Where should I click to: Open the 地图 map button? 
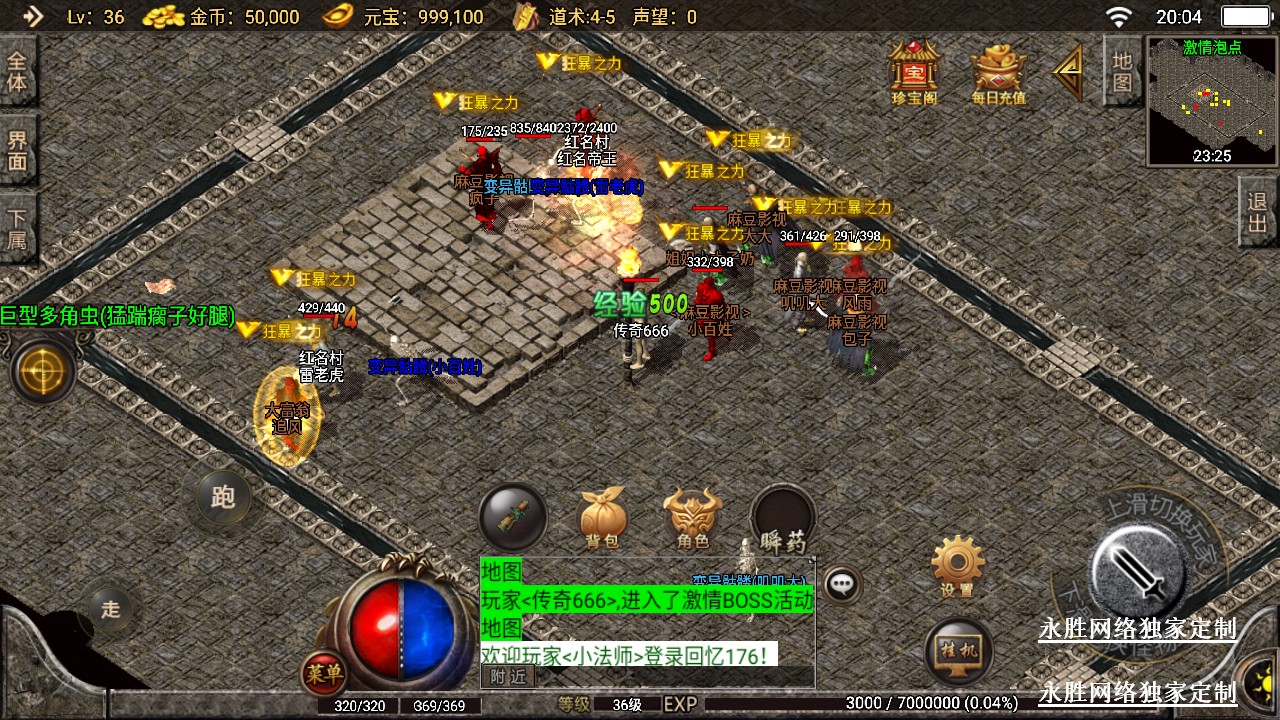pos(1122,70)
